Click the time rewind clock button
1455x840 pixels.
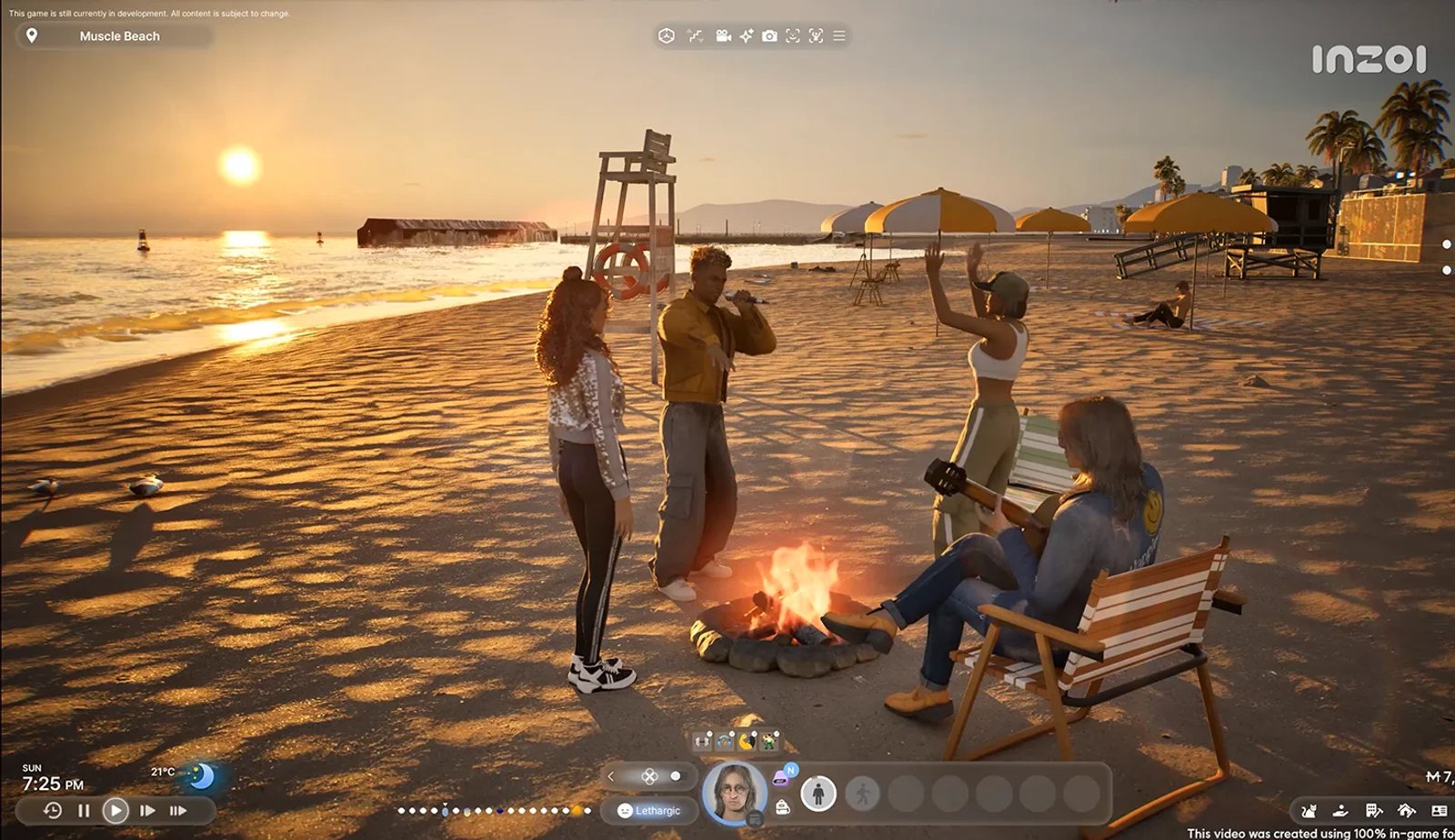point(53,810)
